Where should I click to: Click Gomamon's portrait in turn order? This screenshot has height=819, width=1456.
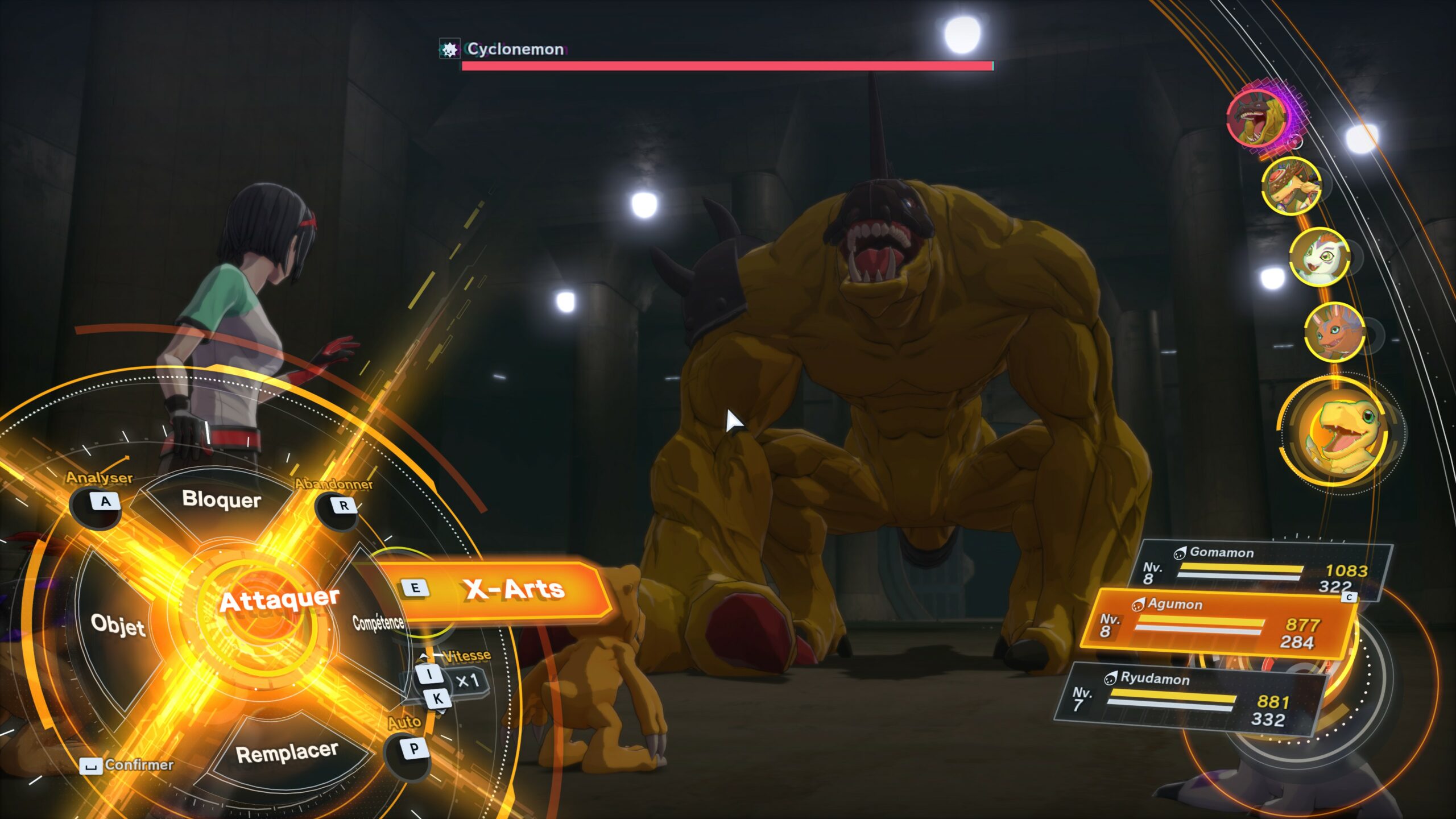pos(1318,256)
